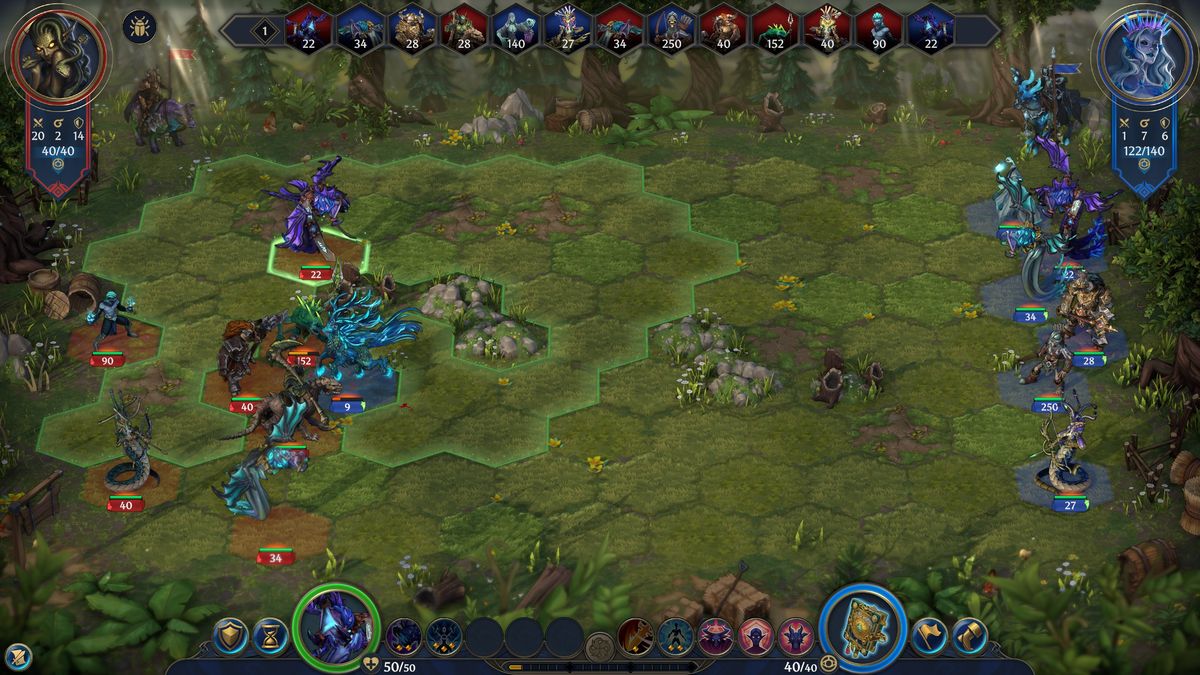This screenshot has height=675, width=1200.
Task: Select the 140-stack unit in the turn queue
Action: (x=515, y=28)
